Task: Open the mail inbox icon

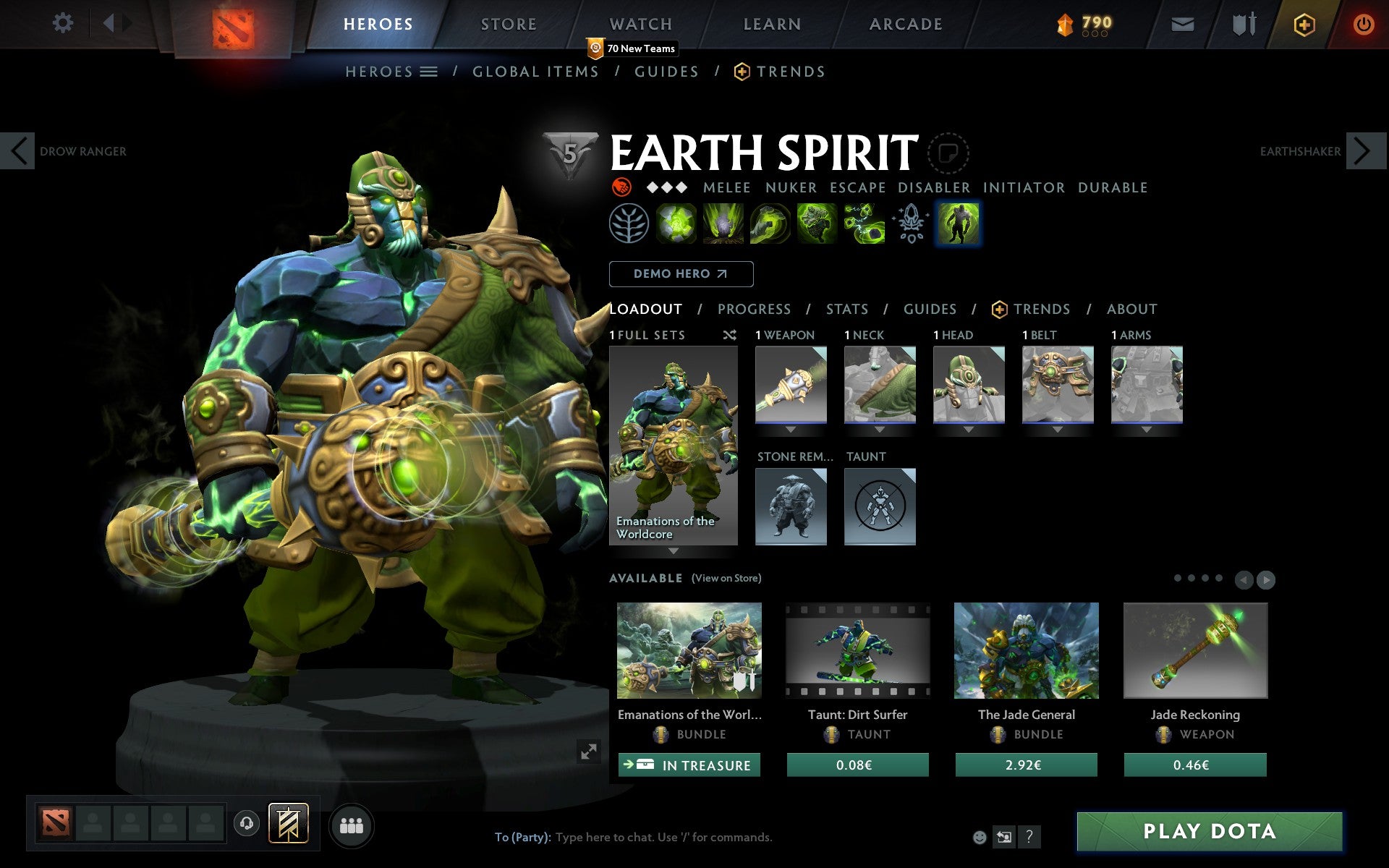Action: pos(1183,23)
